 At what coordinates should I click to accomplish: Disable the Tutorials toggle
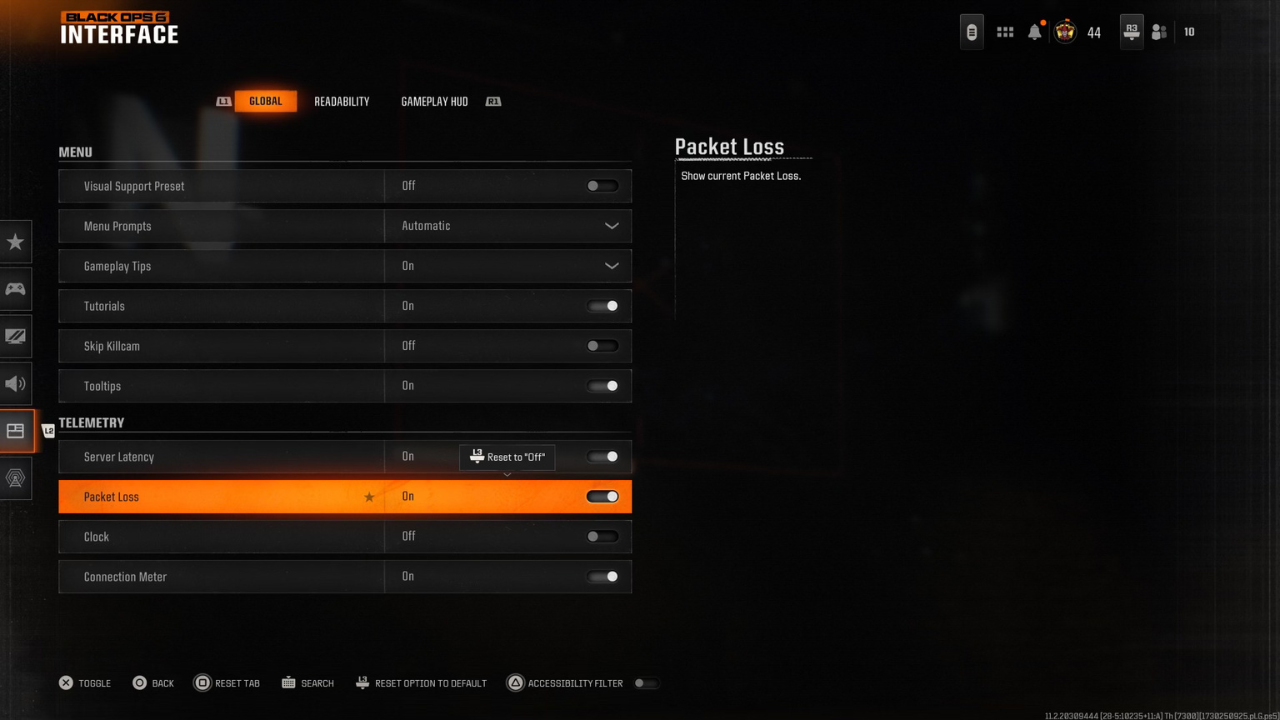[602, 305]
